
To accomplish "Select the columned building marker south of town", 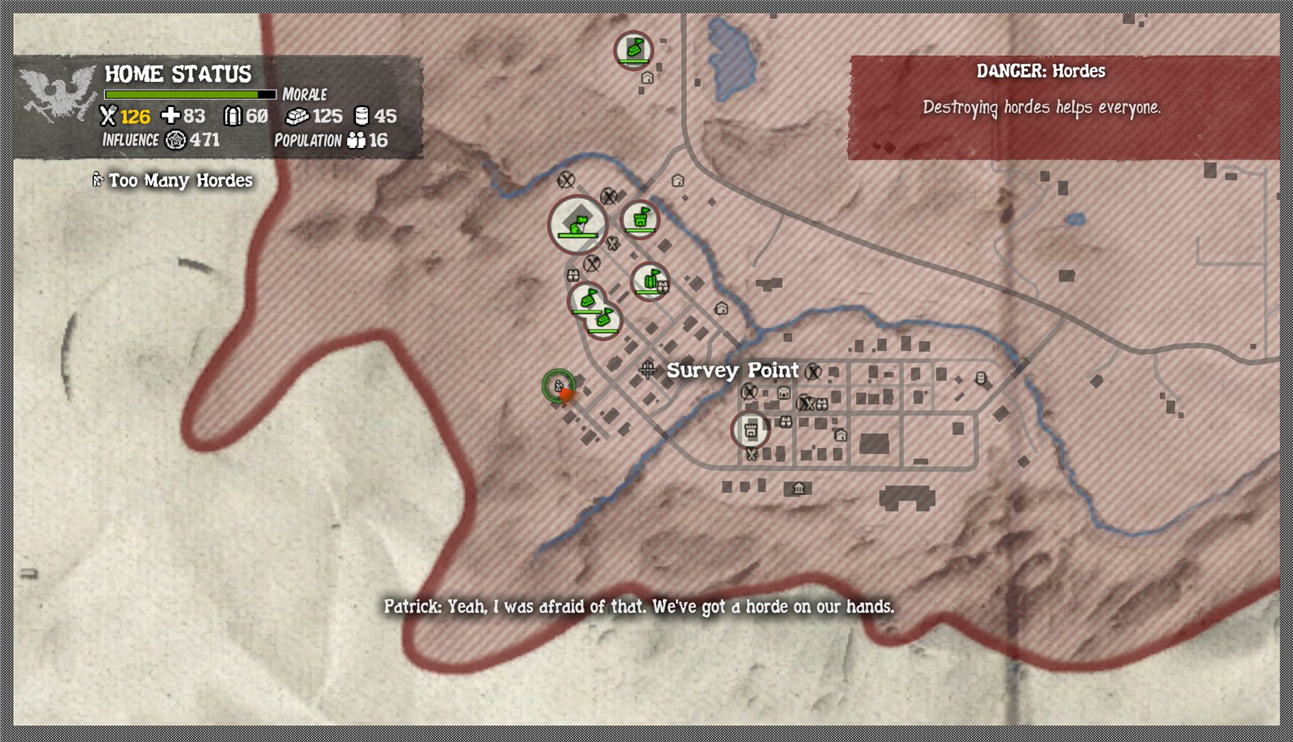I will pyautogui.click(x=798, y=488).
